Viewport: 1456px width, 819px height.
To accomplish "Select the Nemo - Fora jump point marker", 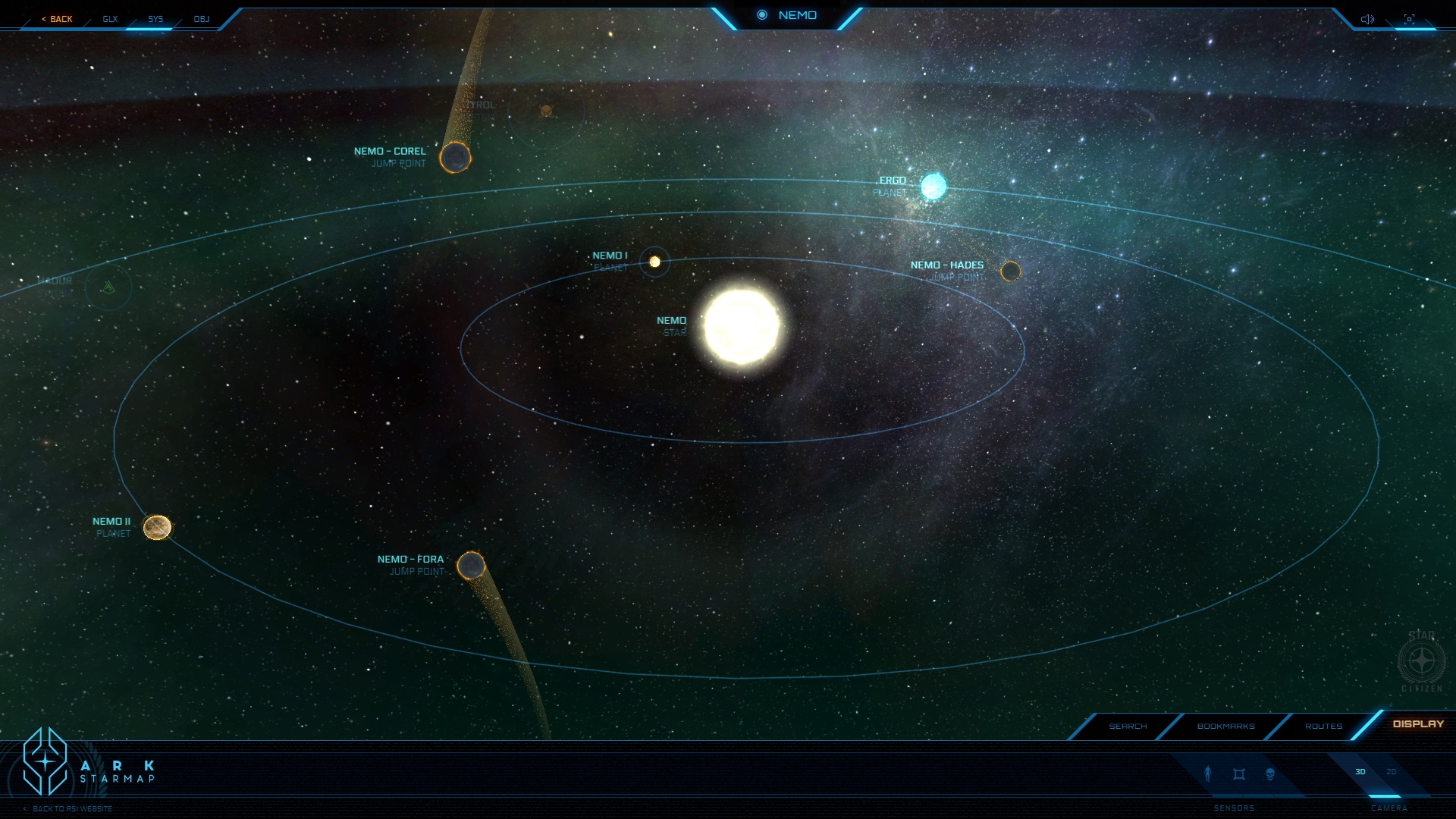I will click(x=471, y=566).
